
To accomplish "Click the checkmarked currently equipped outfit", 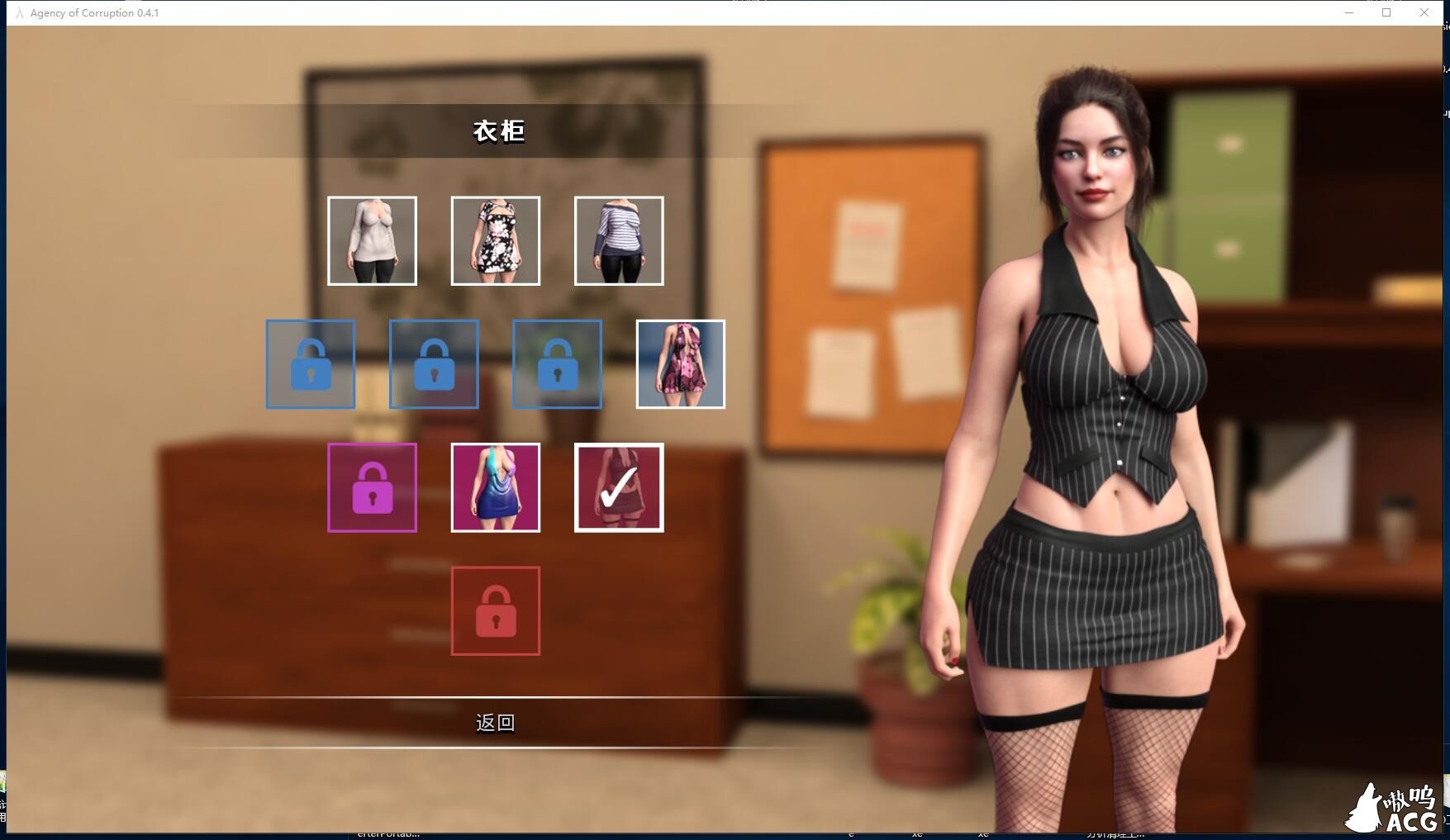I will point(619,487).
